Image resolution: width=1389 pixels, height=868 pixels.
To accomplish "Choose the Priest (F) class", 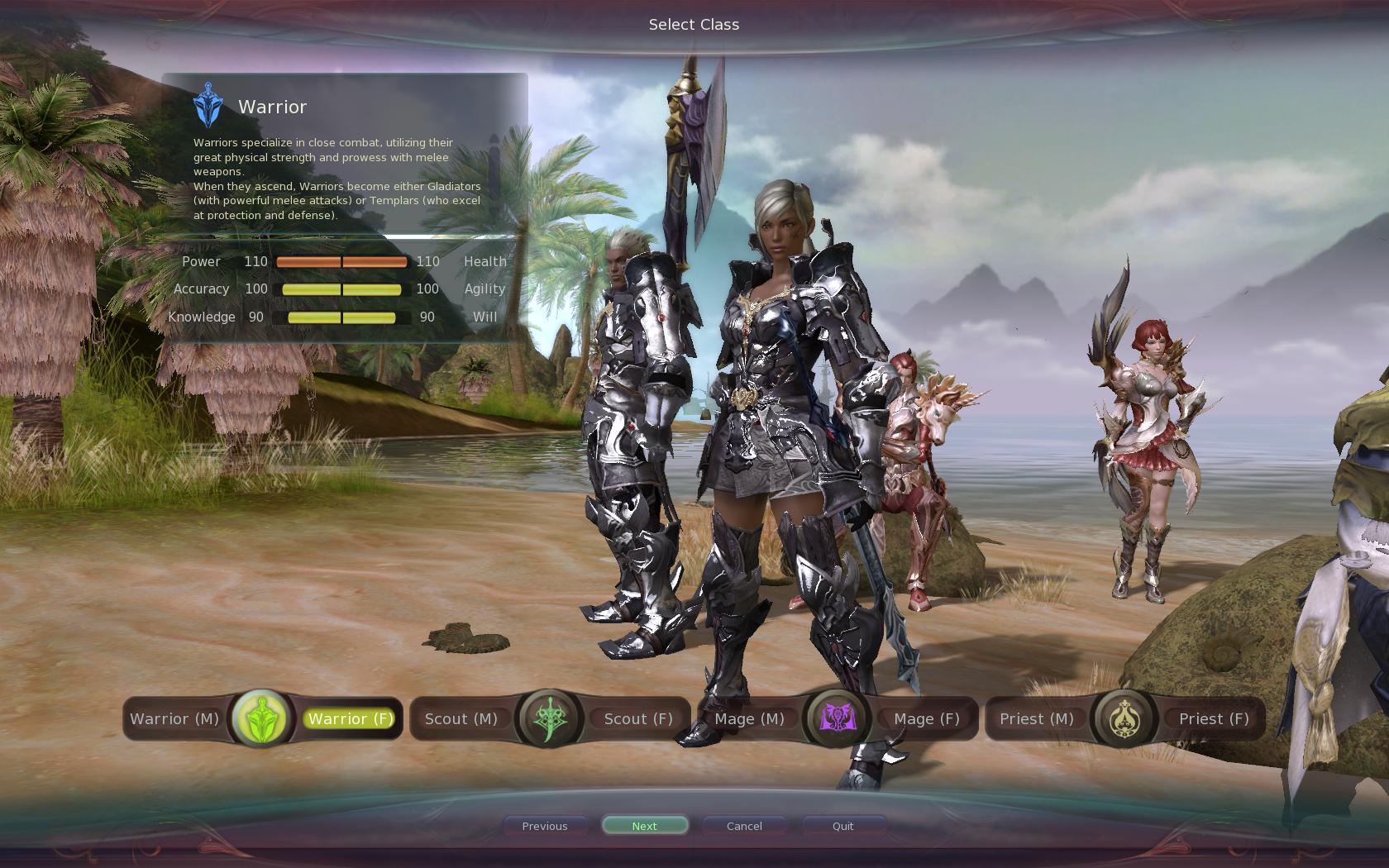I will [1214, 719].
